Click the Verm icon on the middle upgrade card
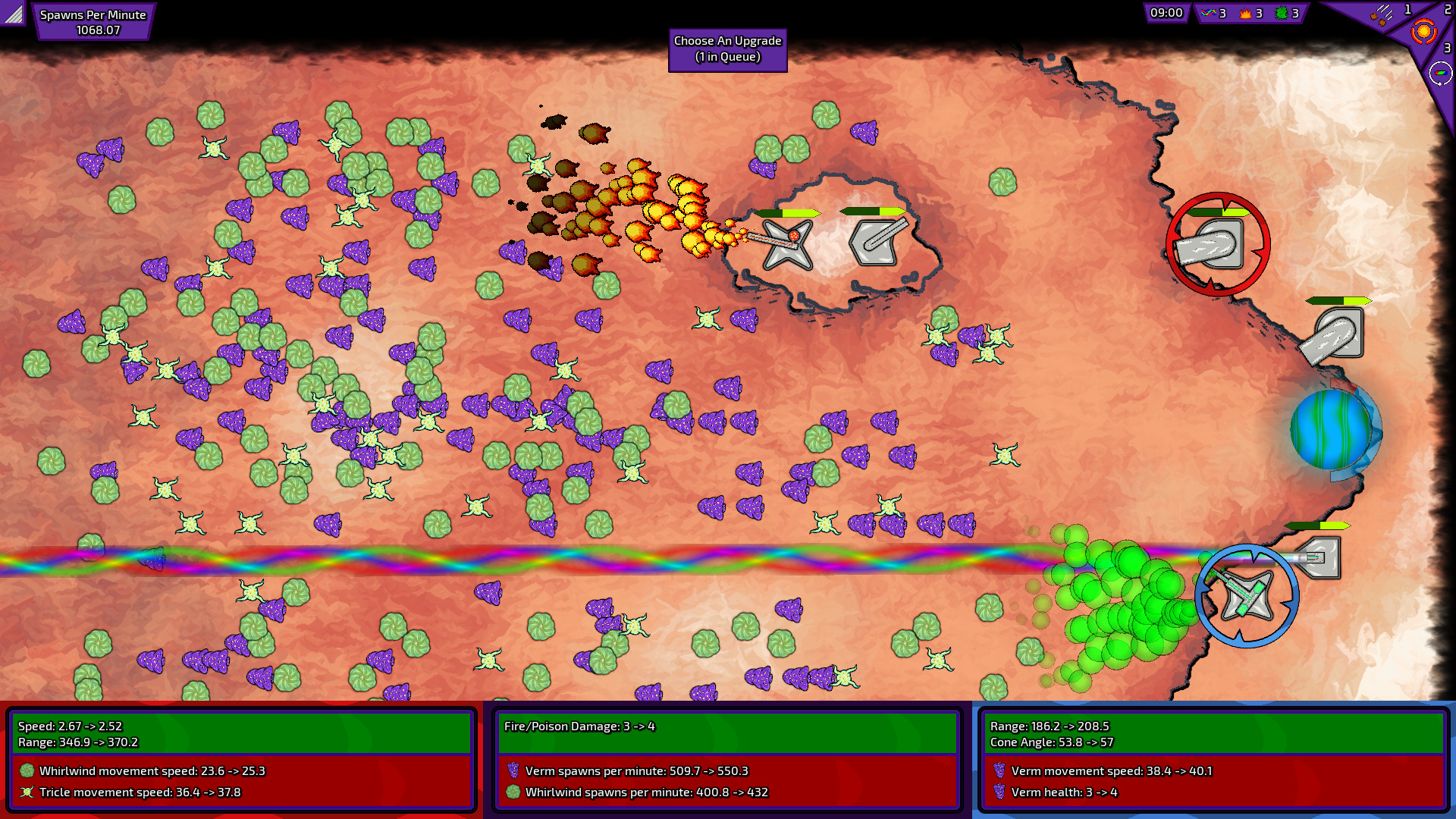 coord(514,770)
